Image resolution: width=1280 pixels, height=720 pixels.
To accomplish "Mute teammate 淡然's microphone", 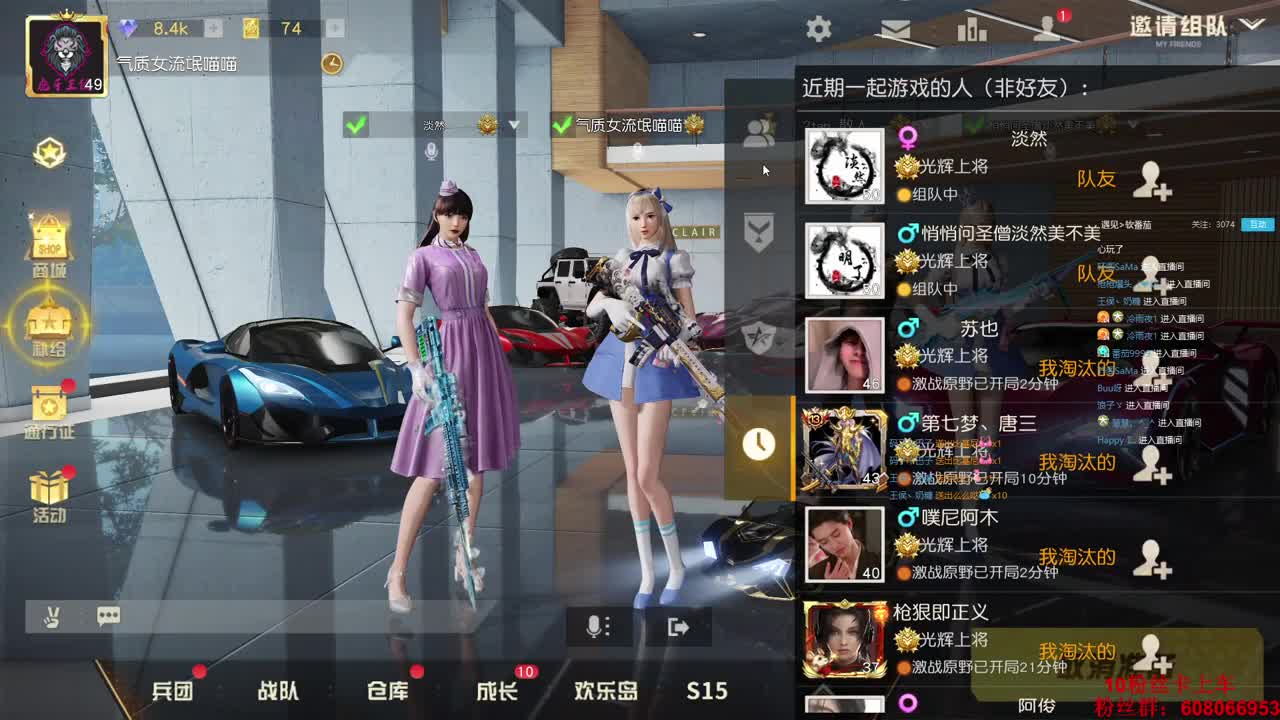I will (x=430, y=150).
